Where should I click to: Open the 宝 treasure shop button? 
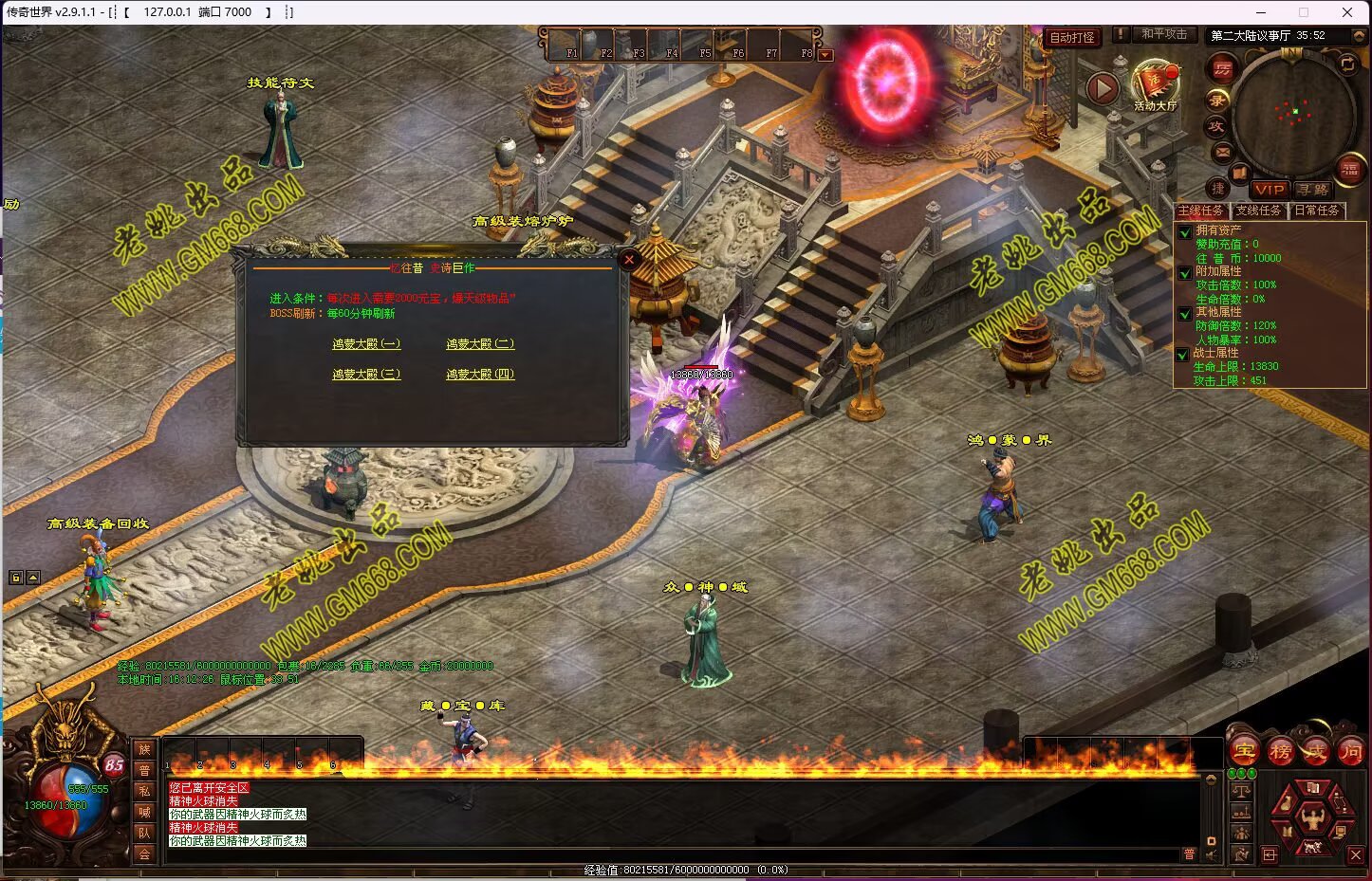coord(1244,752)
